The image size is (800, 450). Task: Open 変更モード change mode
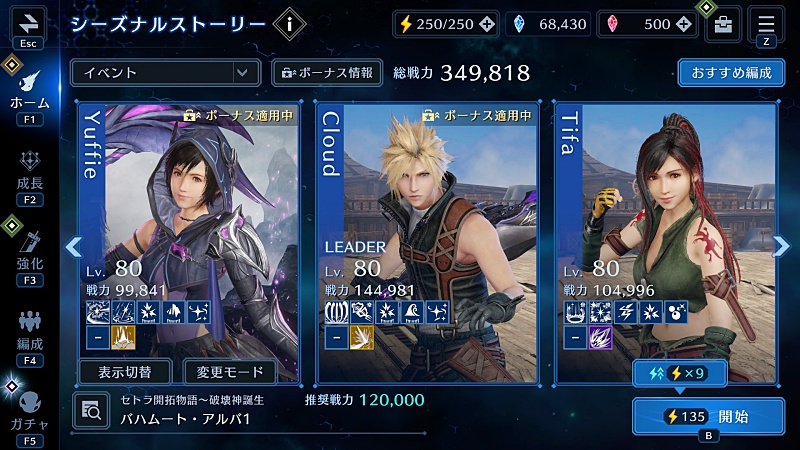[x=231, y=372]
